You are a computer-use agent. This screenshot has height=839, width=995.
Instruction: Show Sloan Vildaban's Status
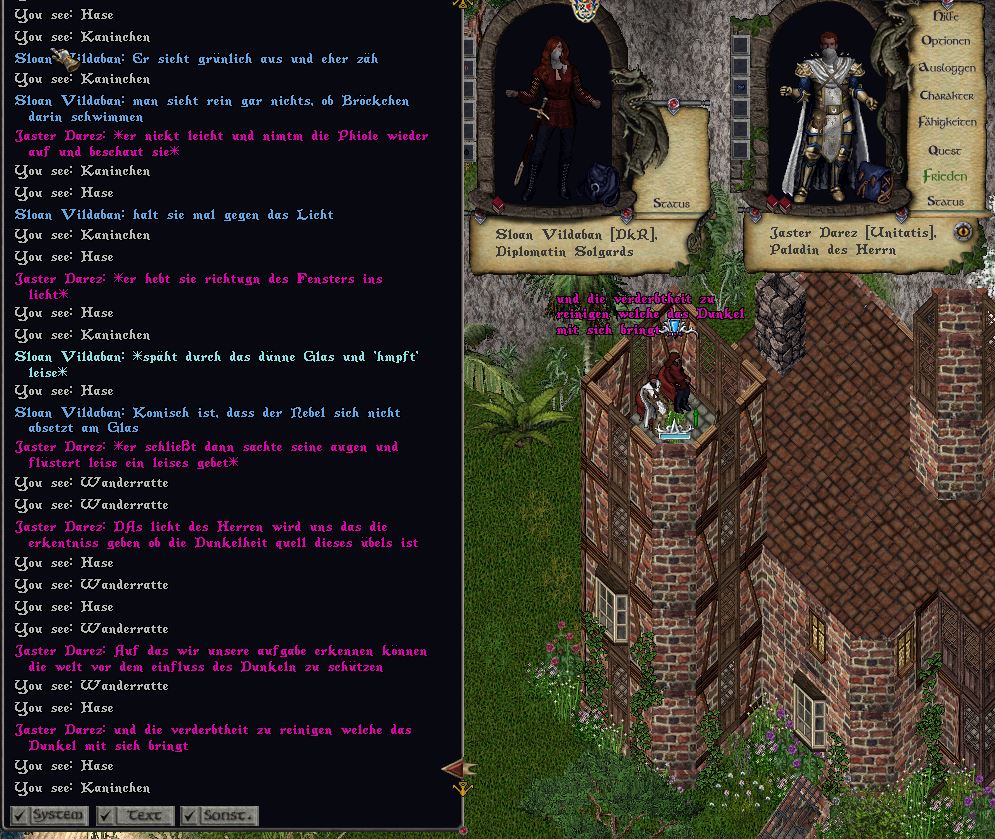pyautogui.click(x=671, y=204)
